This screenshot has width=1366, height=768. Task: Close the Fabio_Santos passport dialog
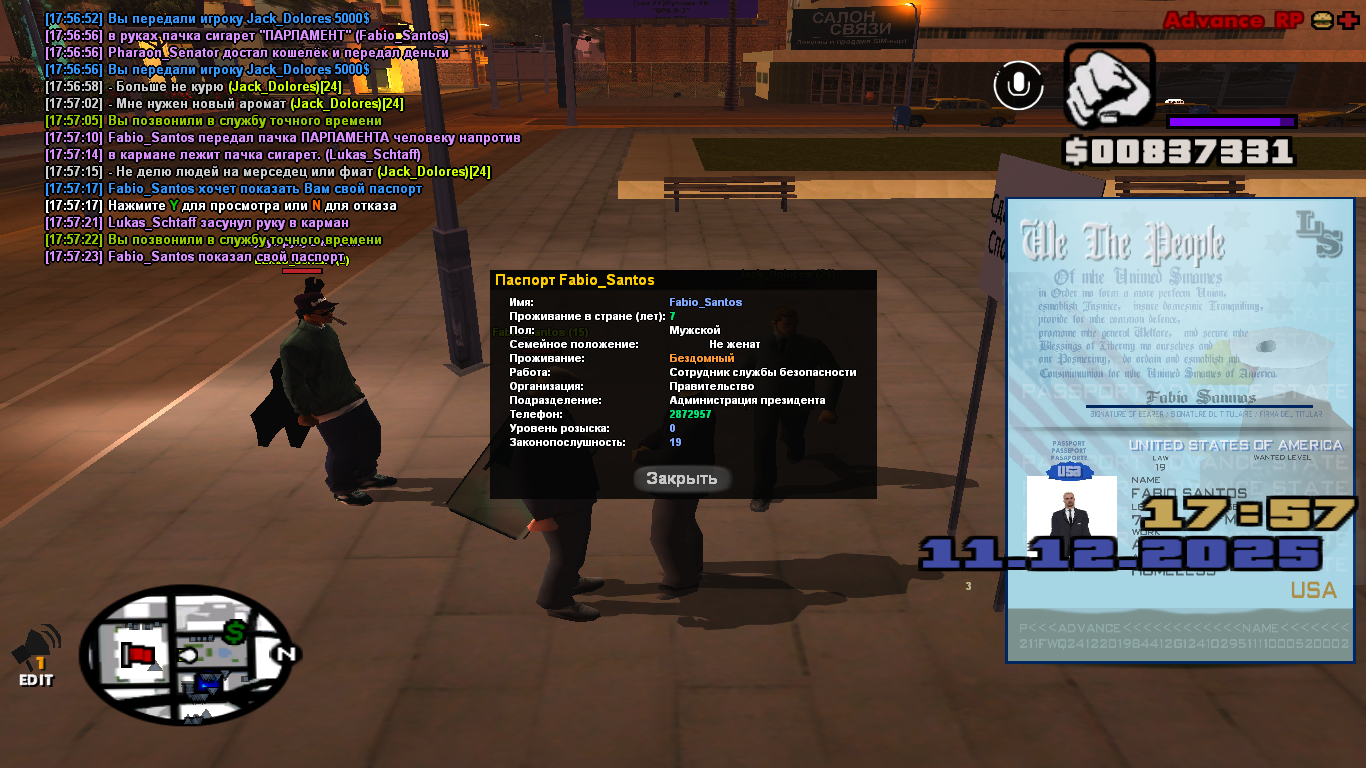[x=682, y=479]
